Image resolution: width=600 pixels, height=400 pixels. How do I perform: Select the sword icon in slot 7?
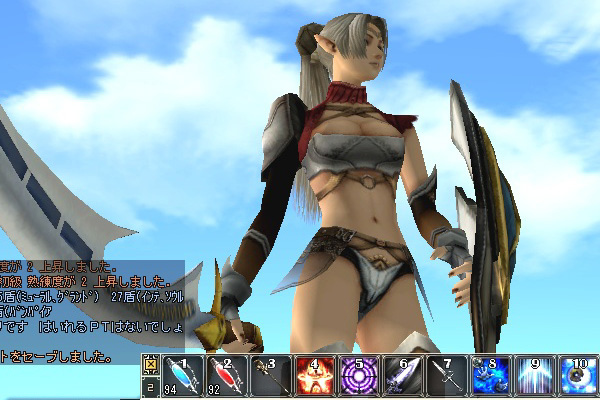[445, 377]
